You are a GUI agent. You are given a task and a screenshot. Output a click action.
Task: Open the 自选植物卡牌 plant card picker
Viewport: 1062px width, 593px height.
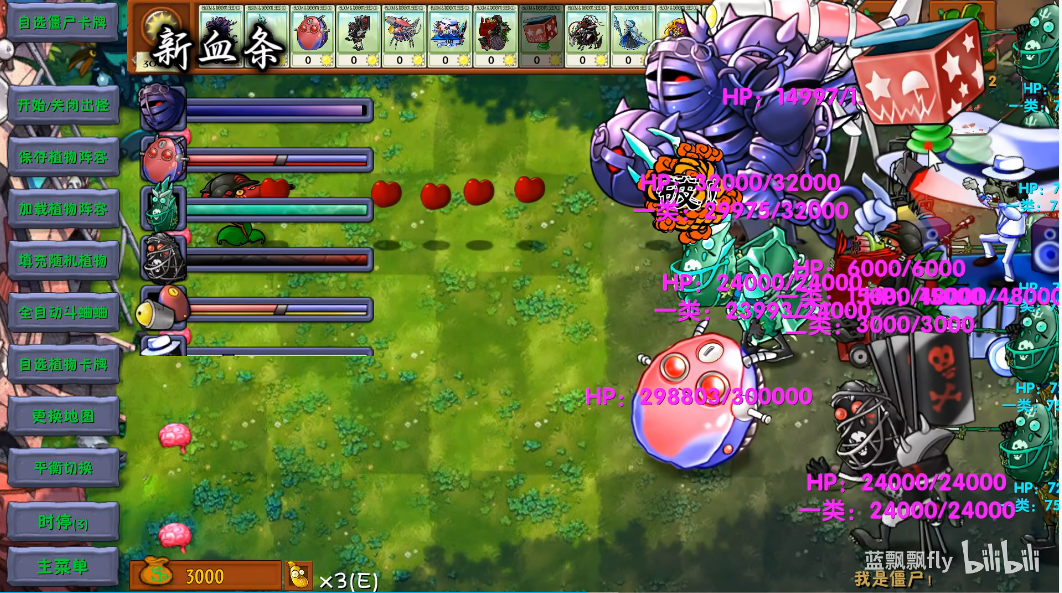pos(63,364)
